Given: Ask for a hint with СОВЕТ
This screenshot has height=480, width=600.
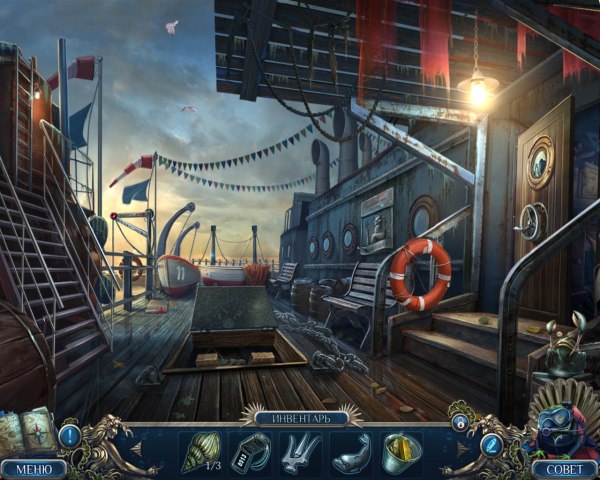Looking at the screenshot, I should (565, 468).
